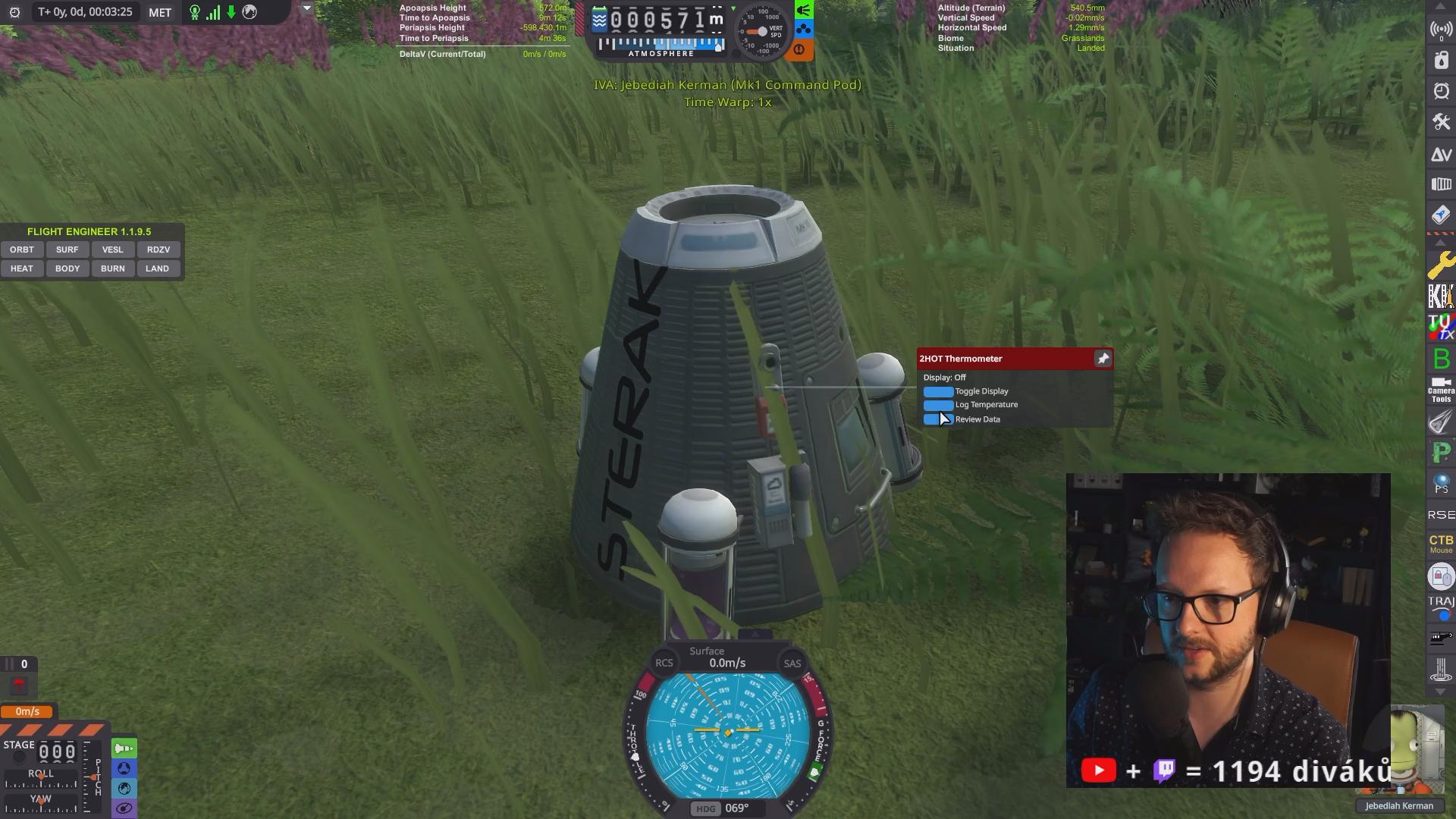Open Camera Tools from the toolbar
1456x819 pixels.
coord(1441,390)
